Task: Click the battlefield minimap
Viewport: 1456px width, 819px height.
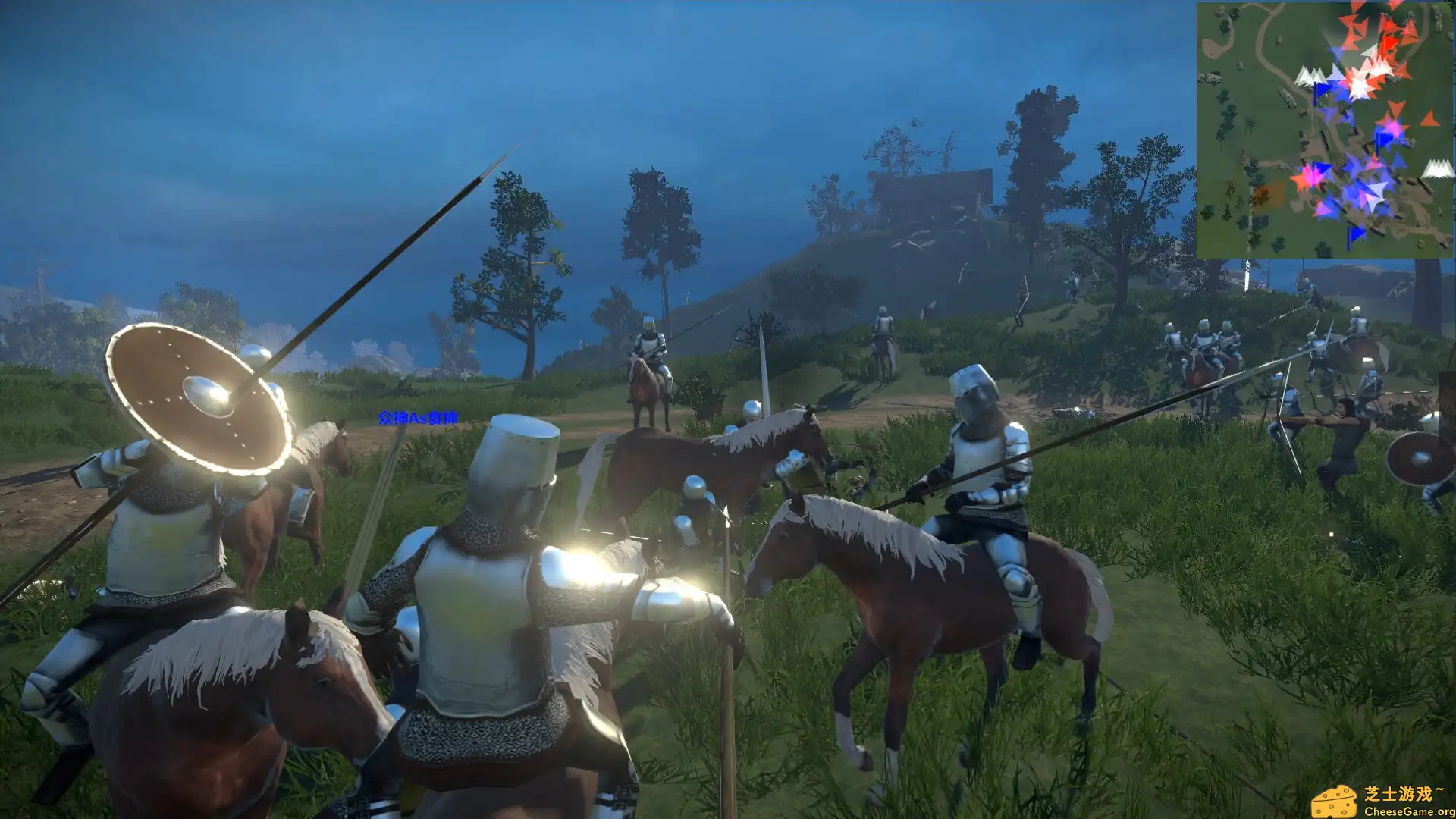Action: pyautogui.click(x=1325, y=130)
